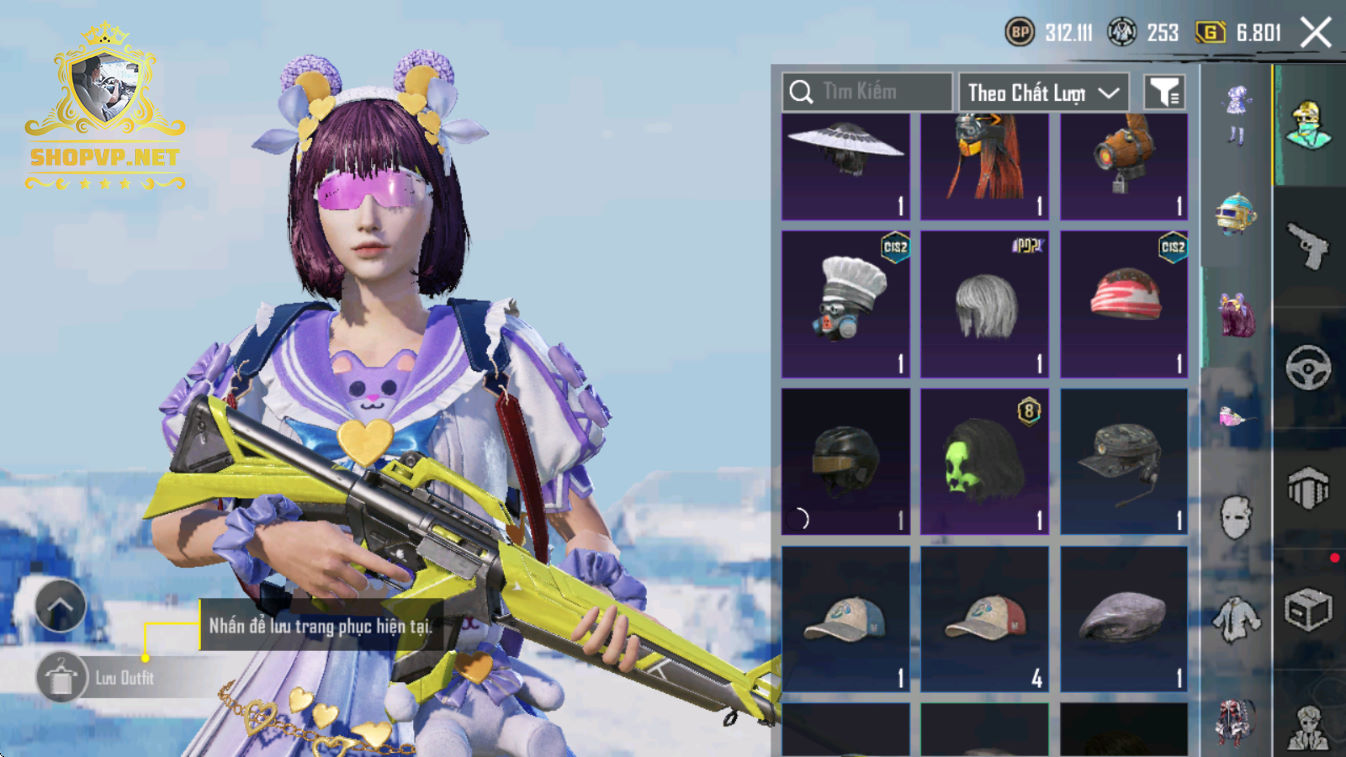
Task: Select the grey bob wig item
Action: click(x=985, y=303)
